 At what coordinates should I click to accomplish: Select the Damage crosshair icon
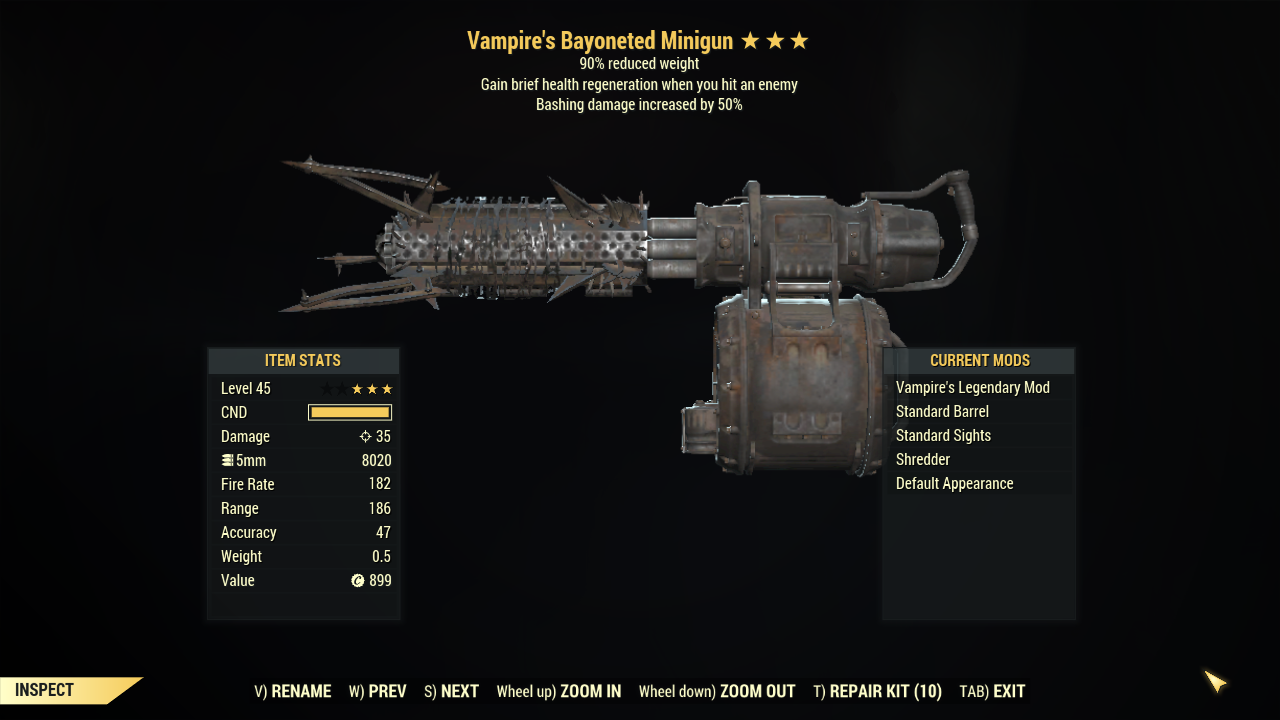[367, 436]
